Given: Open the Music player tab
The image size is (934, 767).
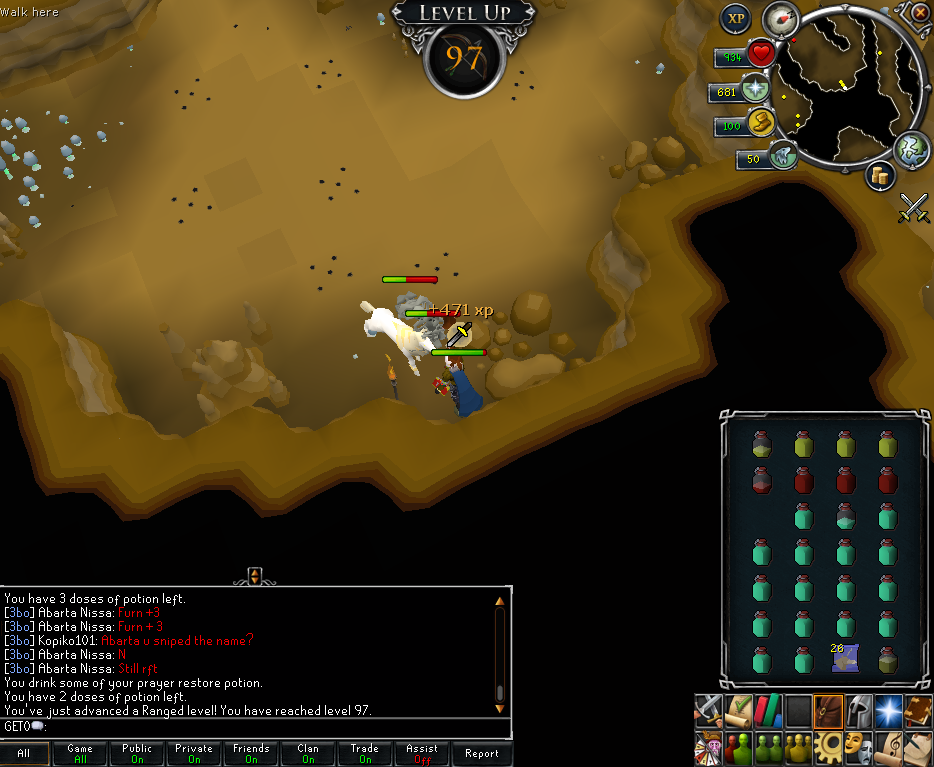Looking at the screenshot, I should (887, 744).
